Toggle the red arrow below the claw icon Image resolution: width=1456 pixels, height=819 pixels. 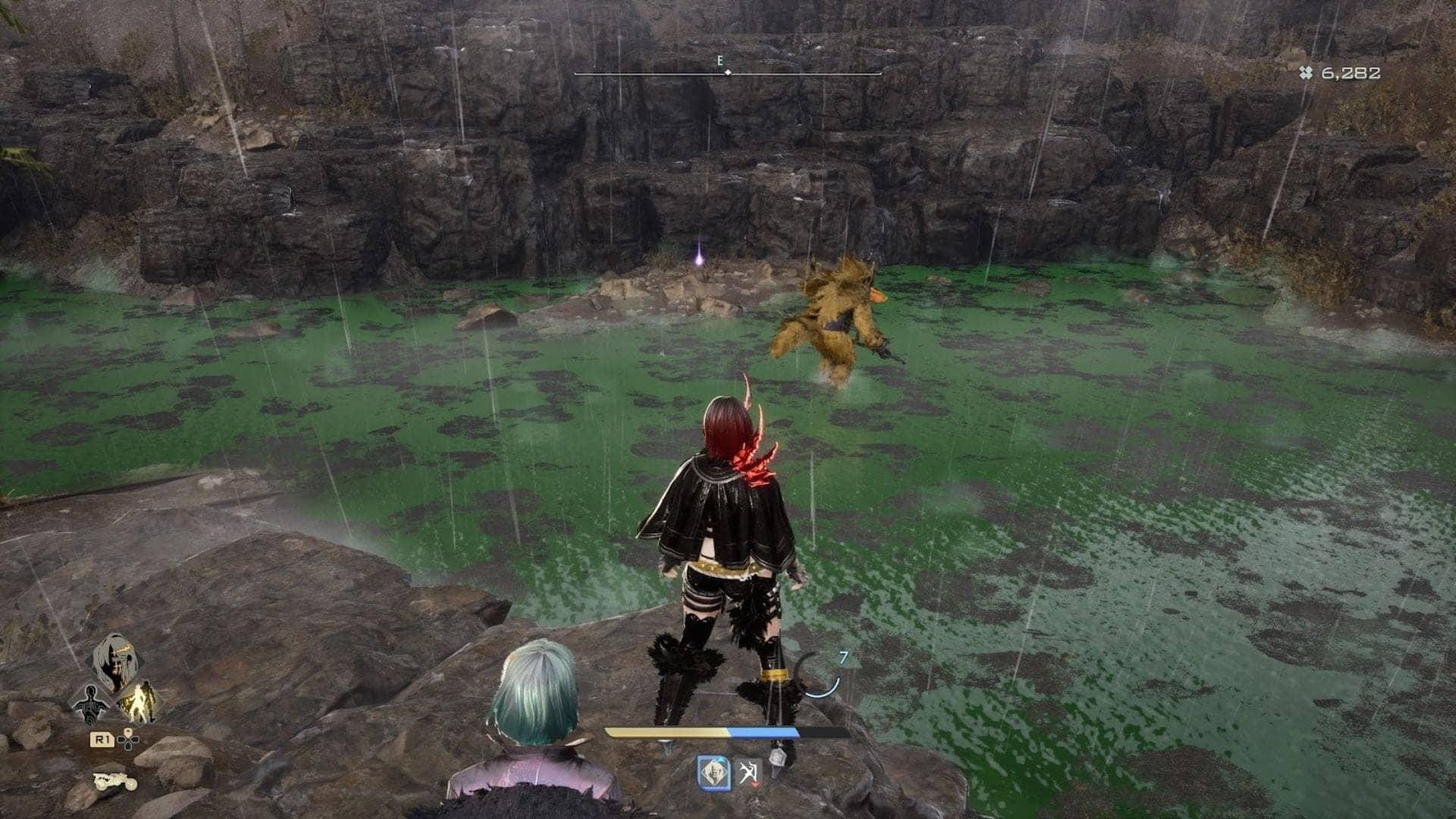click(x=755, y=784)
